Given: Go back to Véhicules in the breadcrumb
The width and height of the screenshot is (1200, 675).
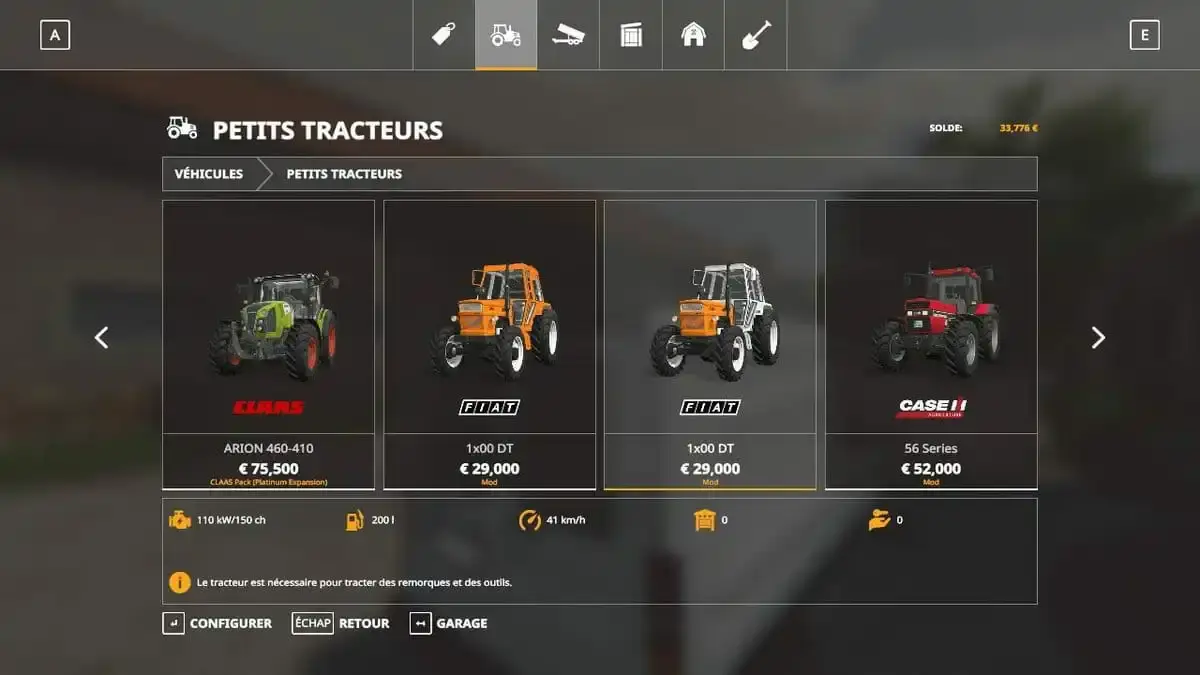Looking at the screenshot, I should 209,174.
